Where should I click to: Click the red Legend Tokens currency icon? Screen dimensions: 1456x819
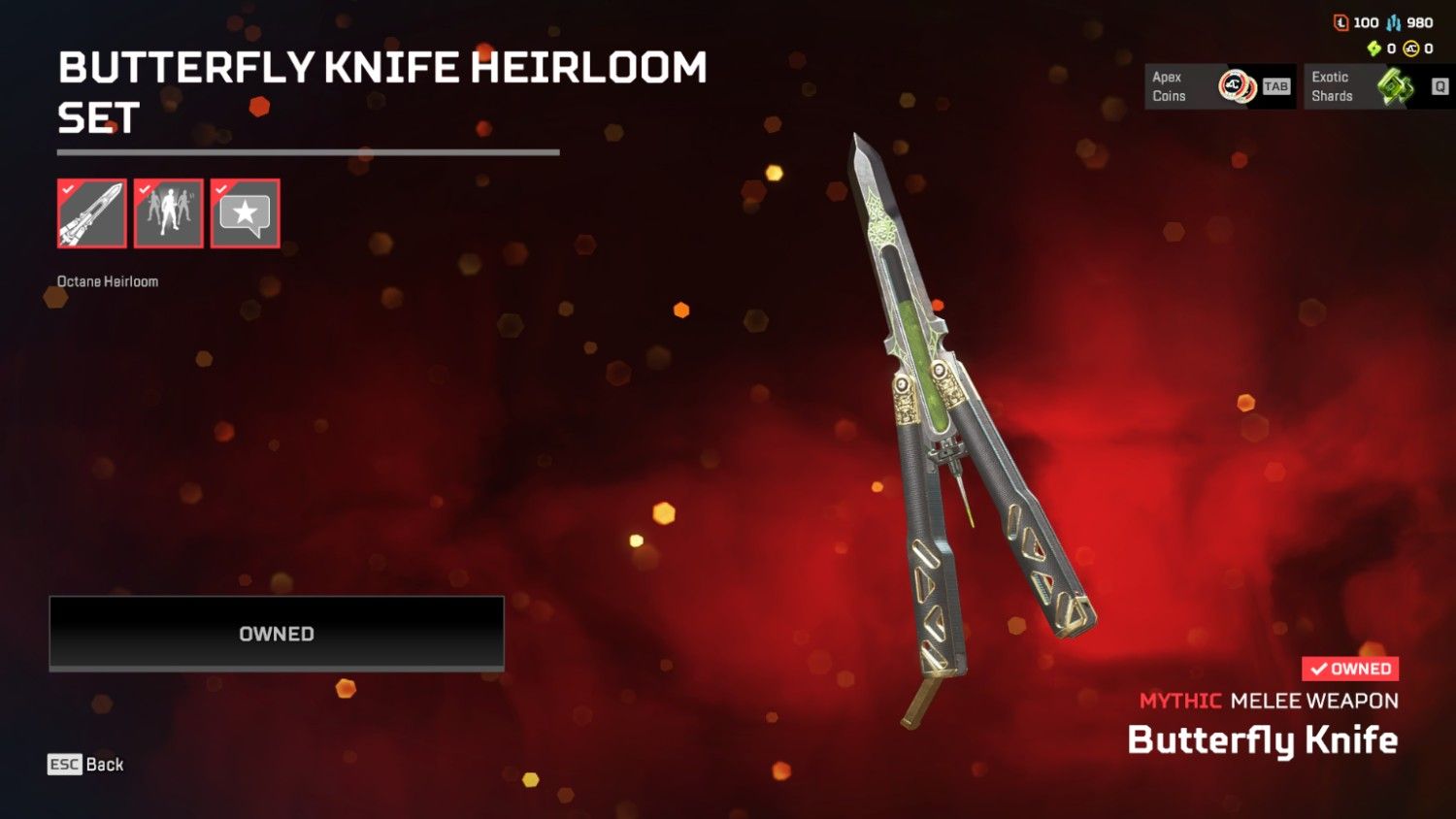[x=1341, y=22]
